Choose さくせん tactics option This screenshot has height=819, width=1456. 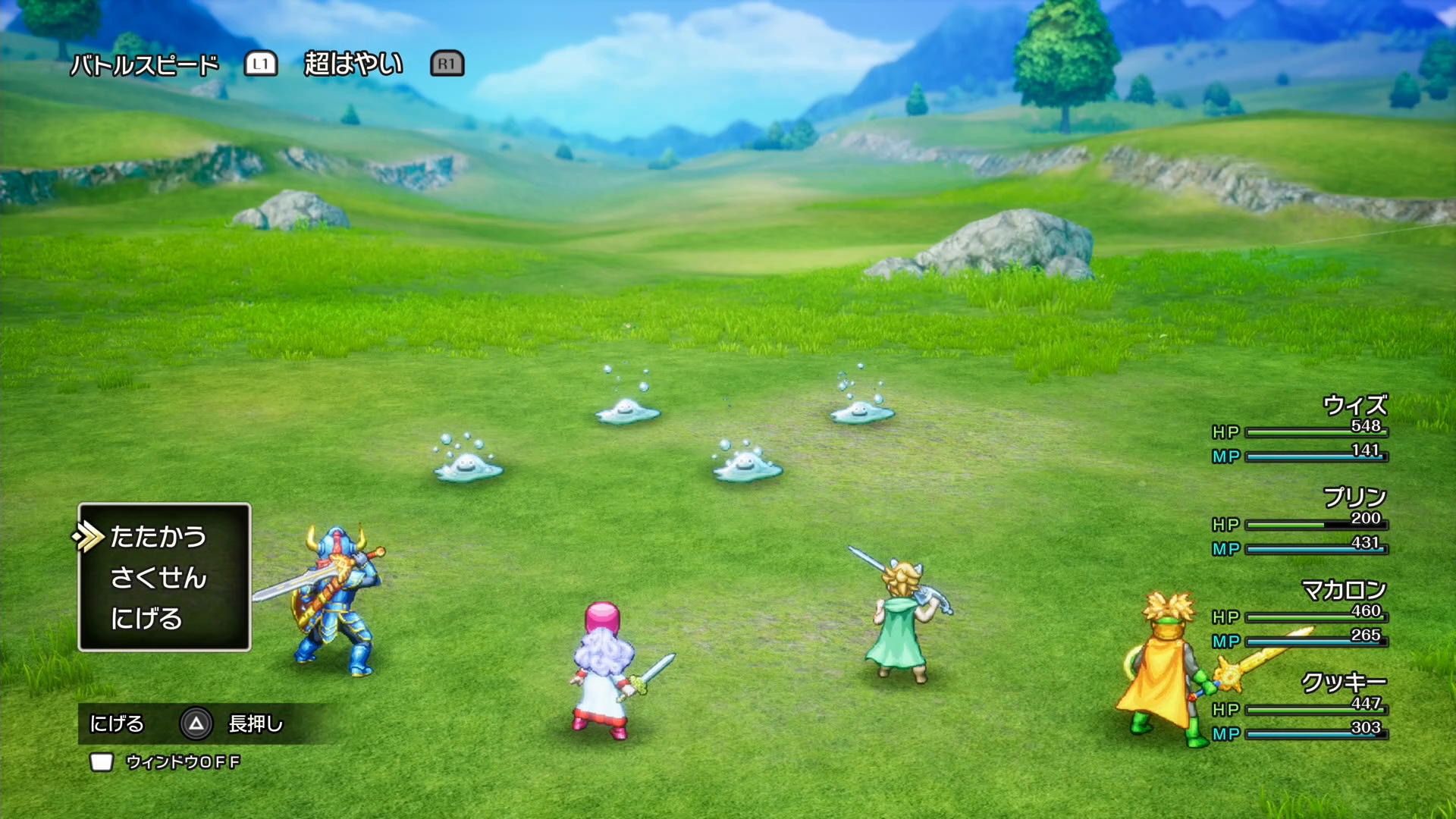tap(158, 578)
